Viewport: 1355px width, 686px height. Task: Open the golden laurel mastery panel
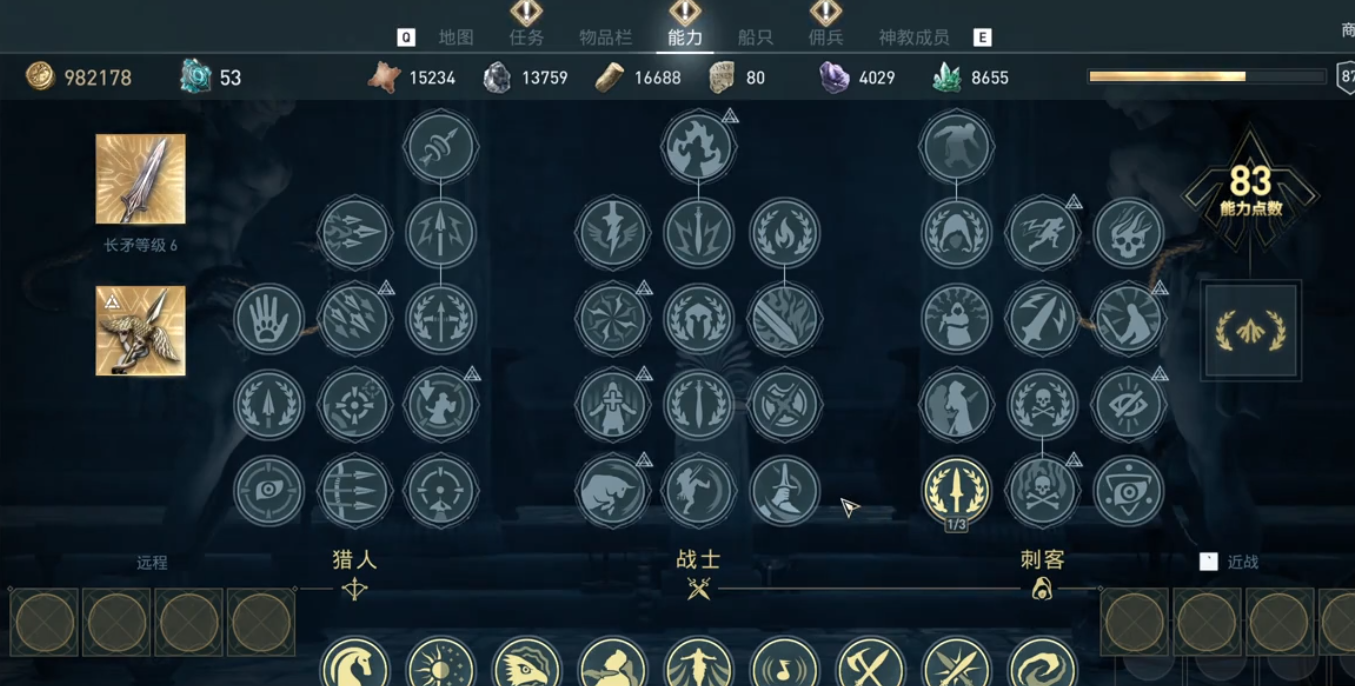coord(1251,330)
